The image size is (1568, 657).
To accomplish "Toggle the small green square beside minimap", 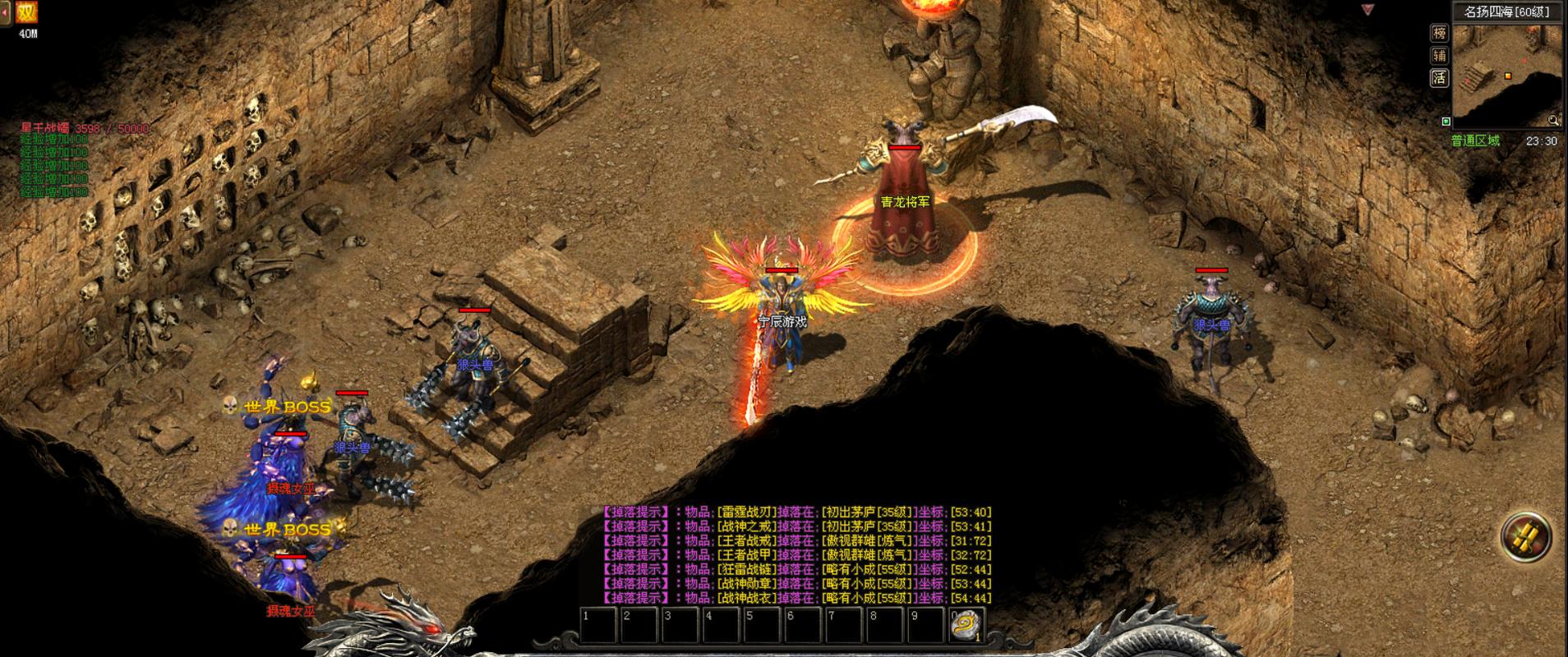I will [x=1446, y=122].
